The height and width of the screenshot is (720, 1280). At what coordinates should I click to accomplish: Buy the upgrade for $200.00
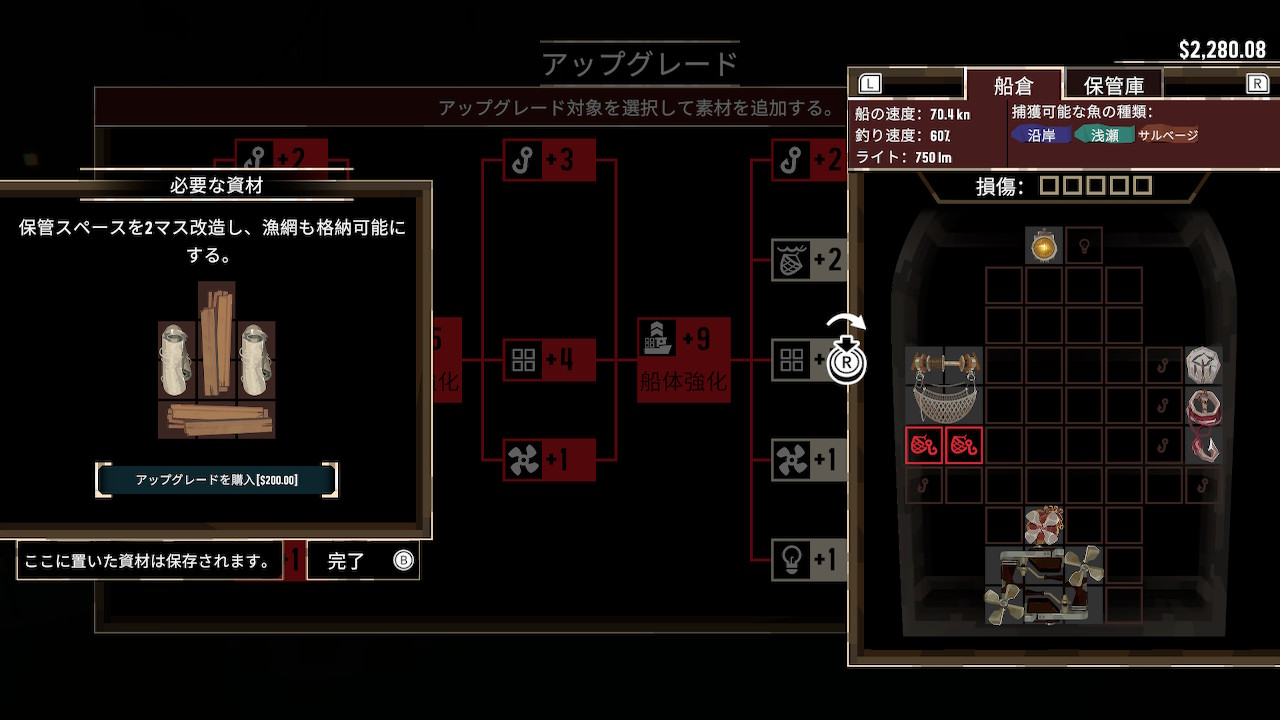[217, 480]
